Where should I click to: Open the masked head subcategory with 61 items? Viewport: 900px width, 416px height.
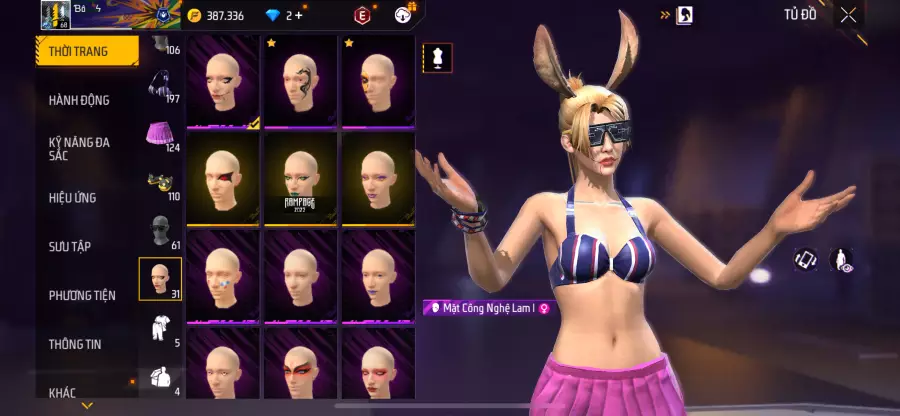coord(159,230)
